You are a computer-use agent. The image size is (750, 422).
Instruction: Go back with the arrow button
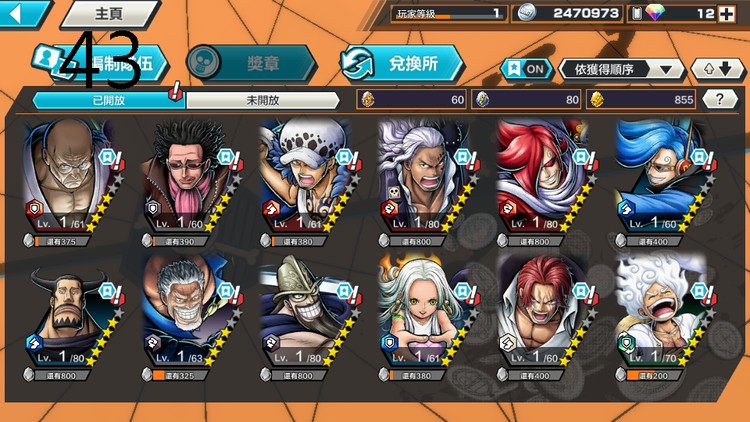[22, 14]
